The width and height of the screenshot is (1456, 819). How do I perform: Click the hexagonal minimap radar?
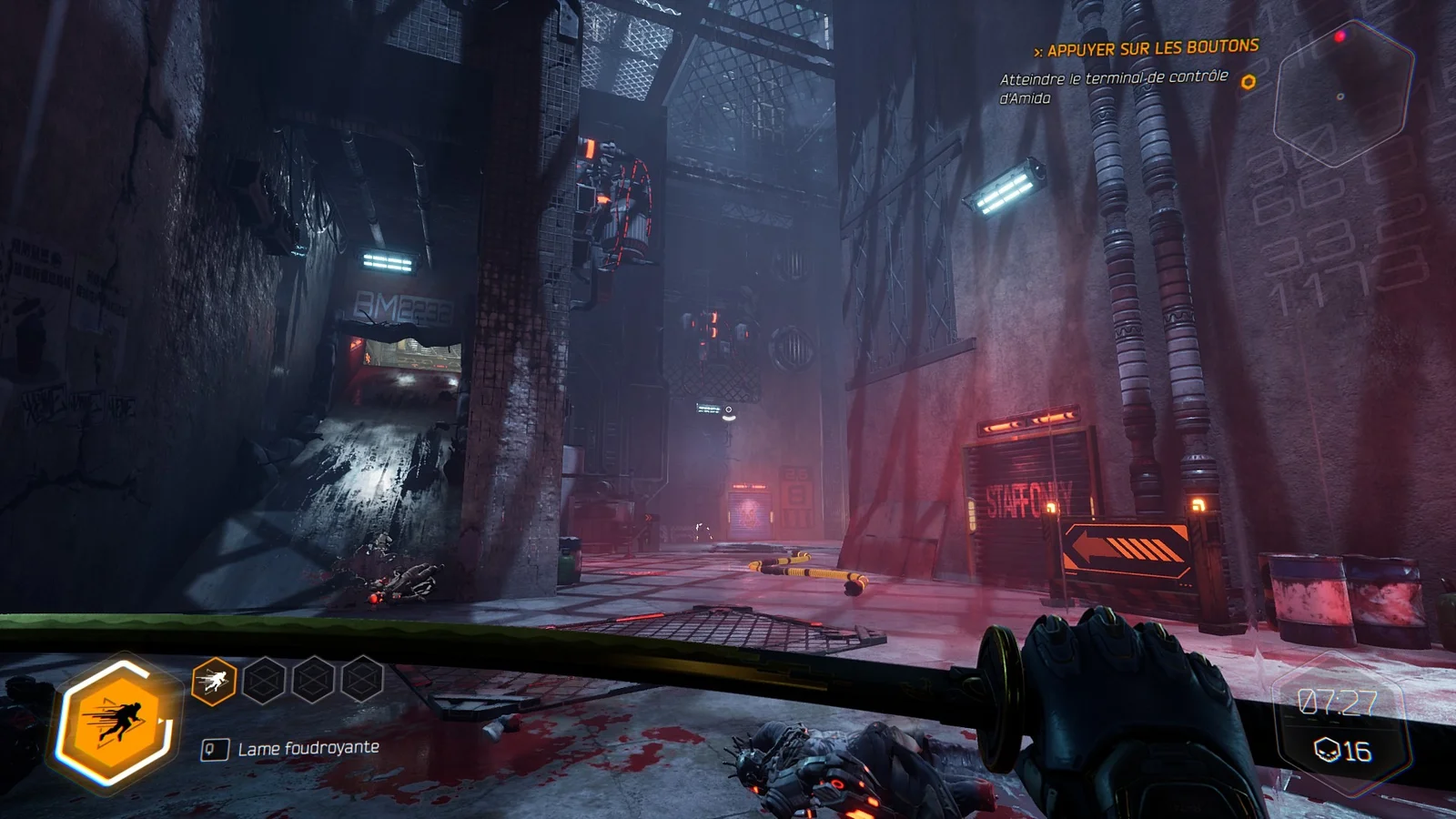1343,93
